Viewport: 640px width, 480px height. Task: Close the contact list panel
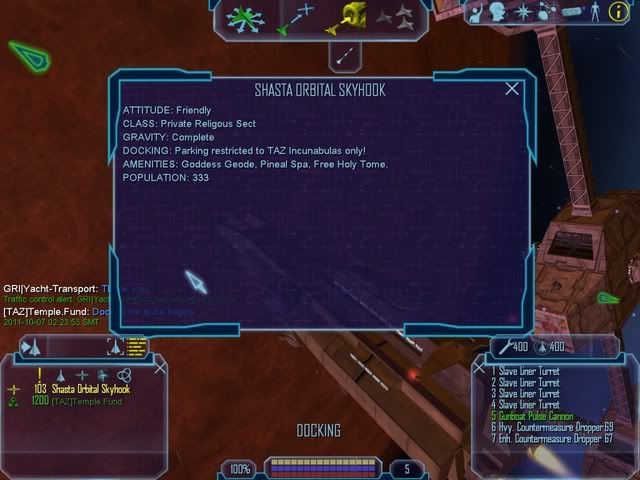click(160, 369)
